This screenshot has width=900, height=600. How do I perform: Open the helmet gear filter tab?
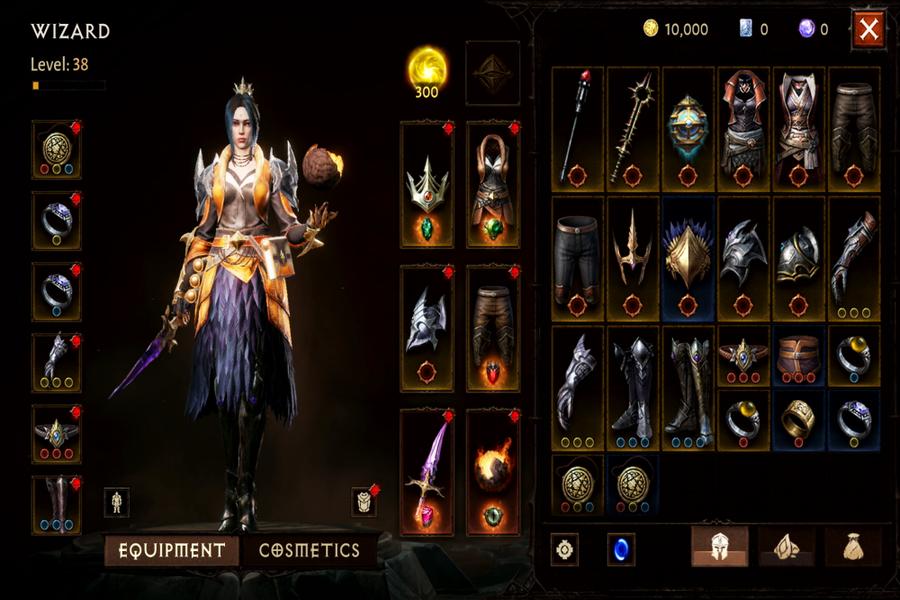pyautogui.click(x=720, y=547)
